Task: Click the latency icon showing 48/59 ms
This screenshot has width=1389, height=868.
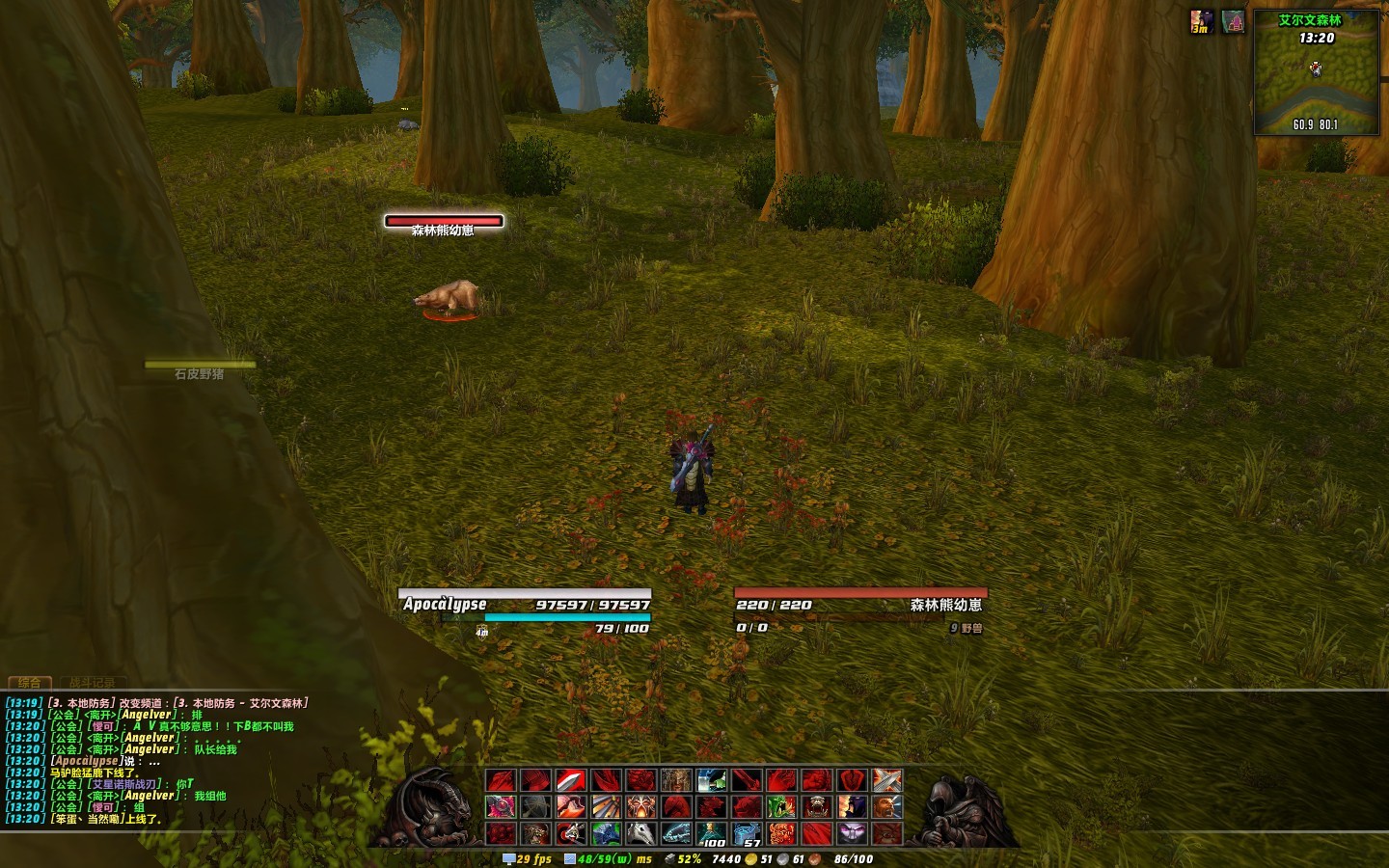Action: pos(569,858)
